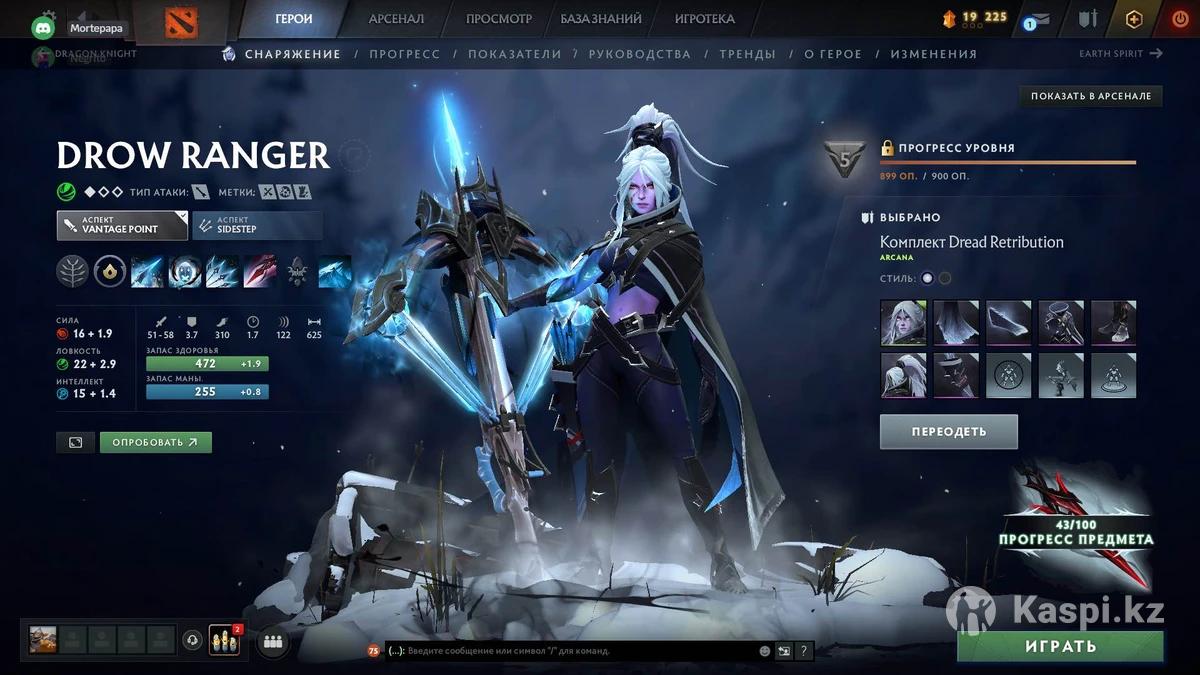This screenshot has height=675, width=1200.
Task: Go to next hero Earth Spirit
Action: 1120,54
